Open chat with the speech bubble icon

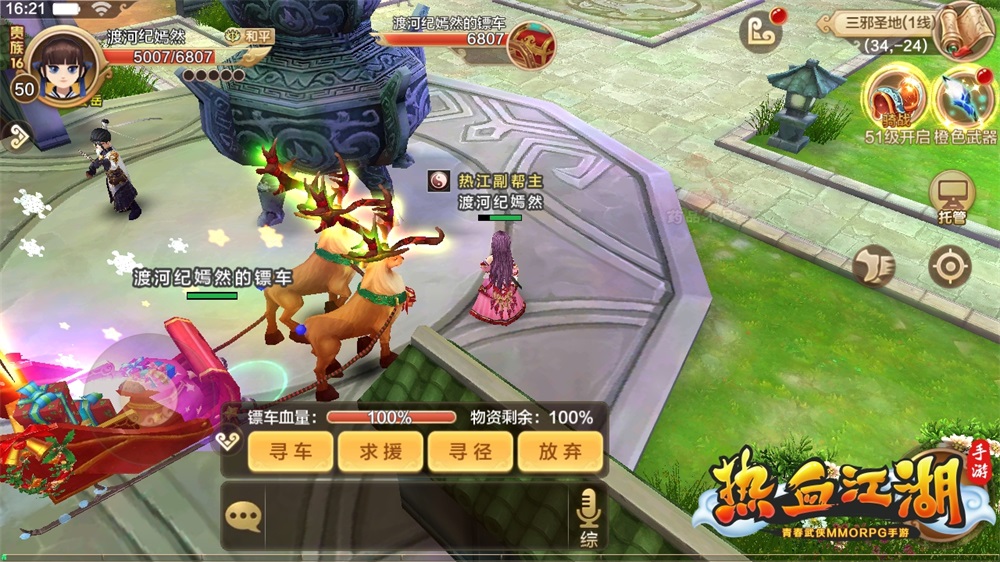click(243, 516)
